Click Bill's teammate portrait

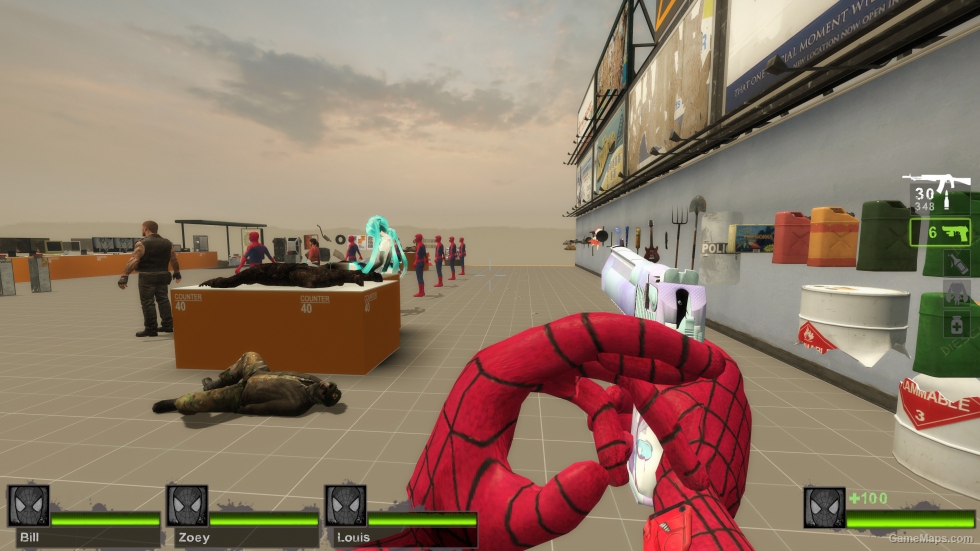tap(28, 506)
